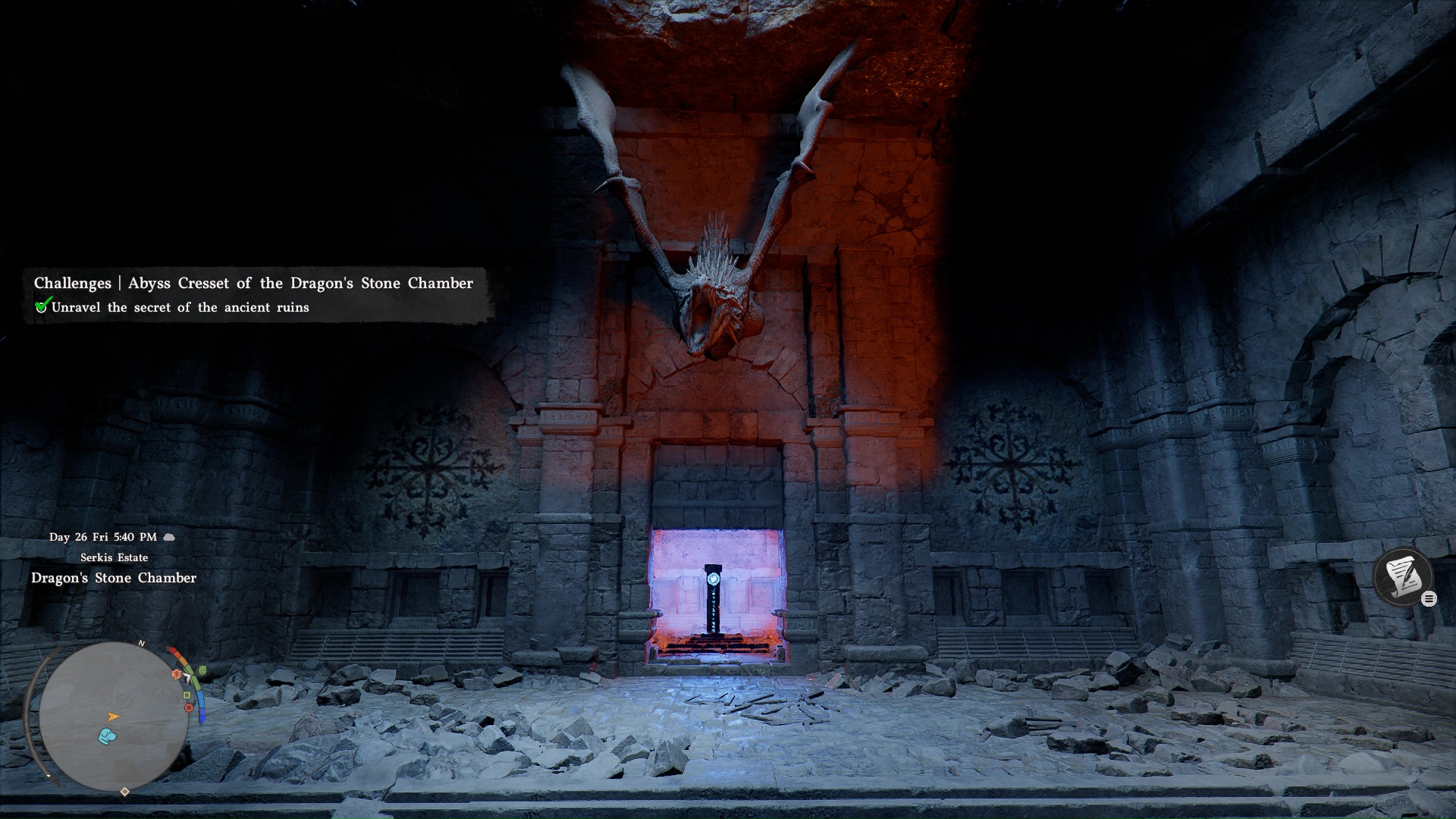Expand the Challenges banner header

pos(253,283)
